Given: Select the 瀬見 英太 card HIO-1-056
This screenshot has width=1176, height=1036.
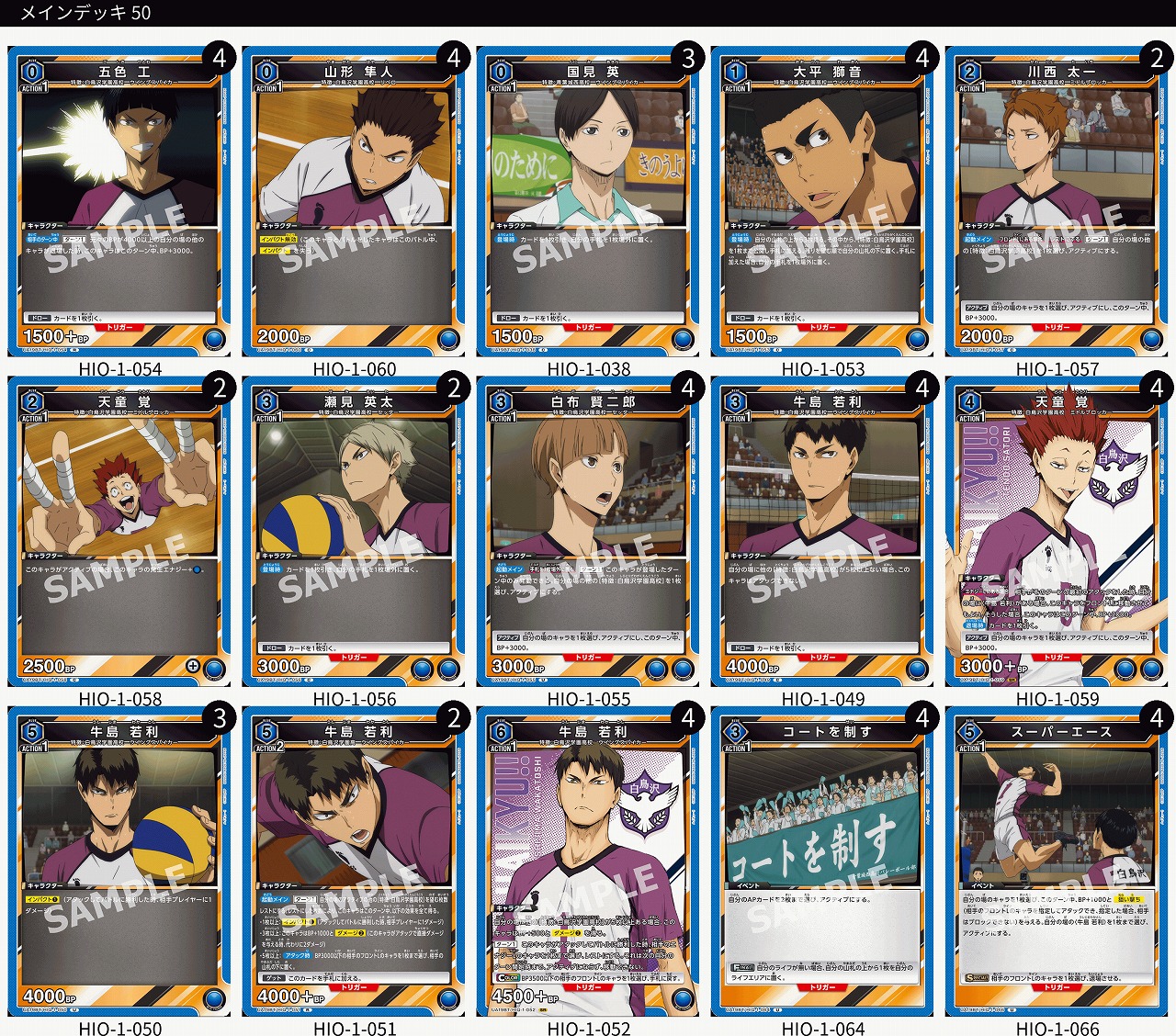Looking at the screenshot, I should [355, 533].
